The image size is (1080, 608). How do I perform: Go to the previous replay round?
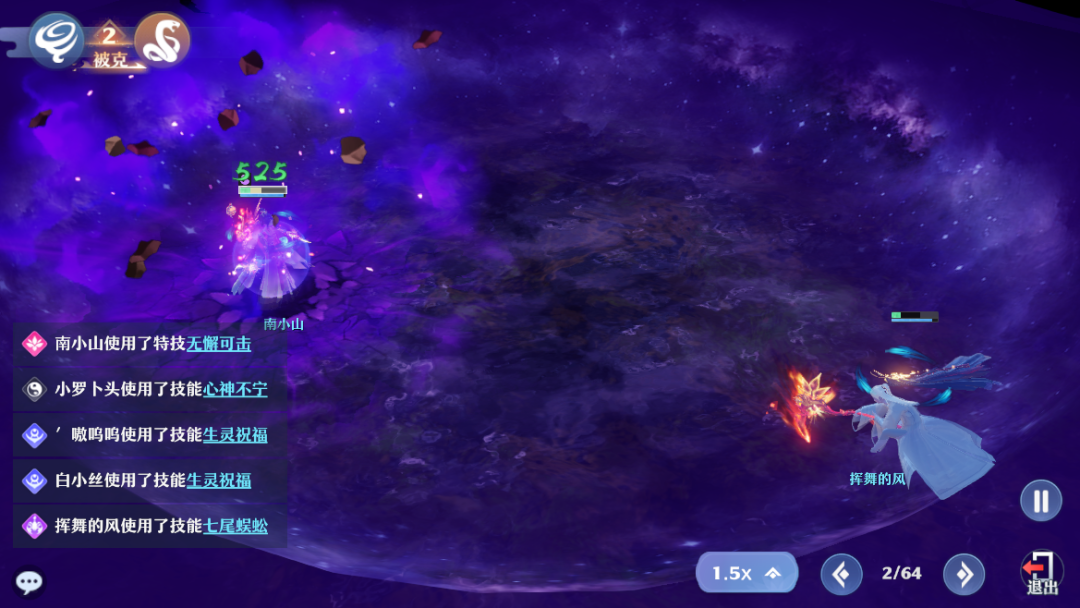pos(841,574)
